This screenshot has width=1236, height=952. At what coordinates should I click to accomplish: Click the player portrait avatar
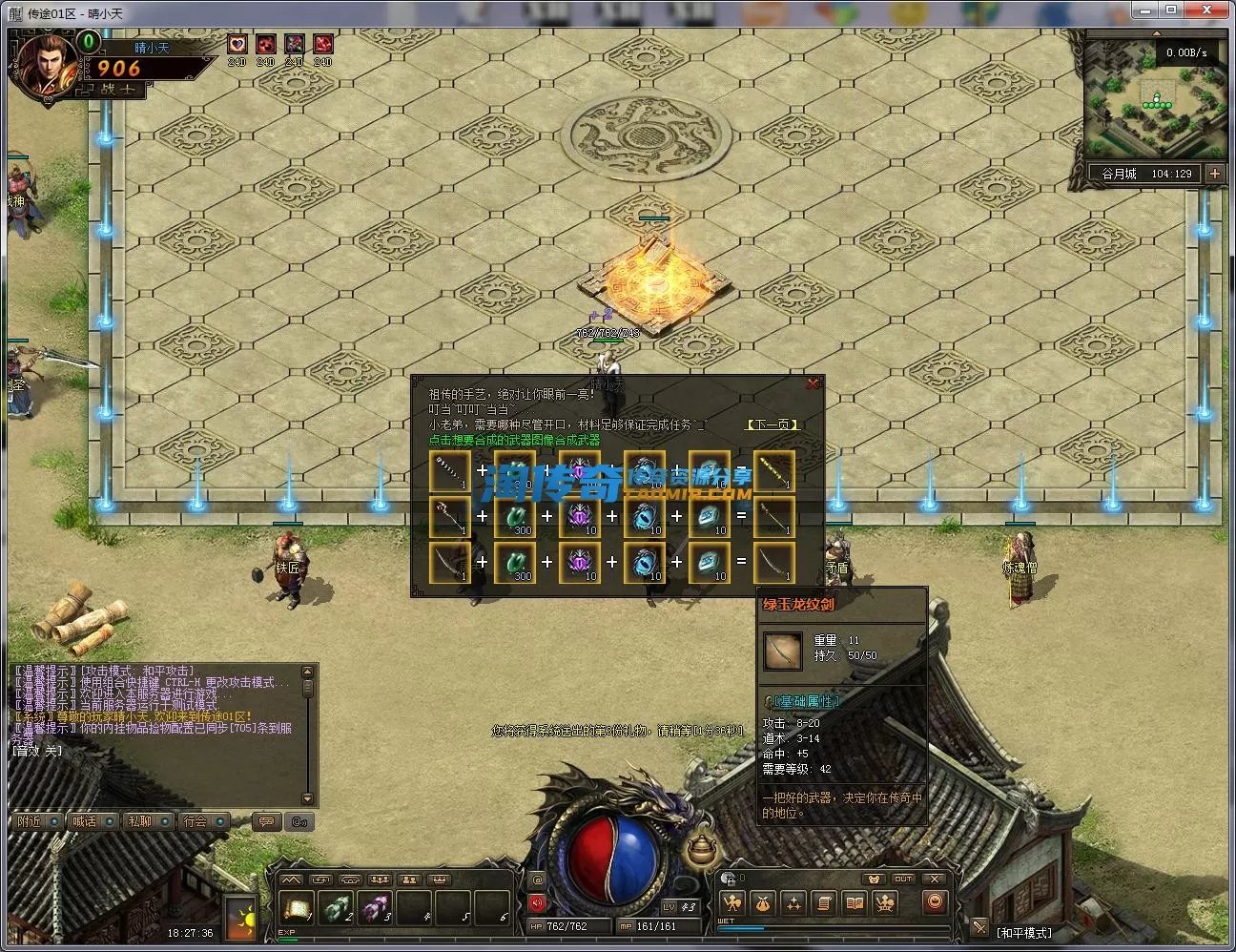tap(44, 65)
